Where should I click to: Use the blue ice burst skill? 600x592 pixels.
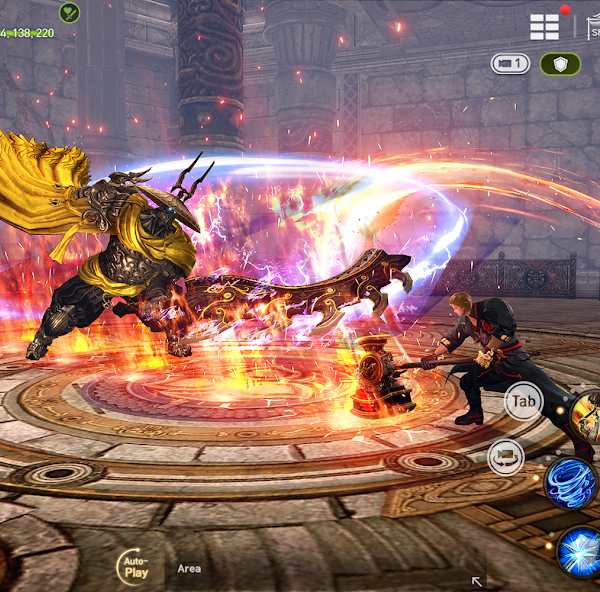[579, 550]
